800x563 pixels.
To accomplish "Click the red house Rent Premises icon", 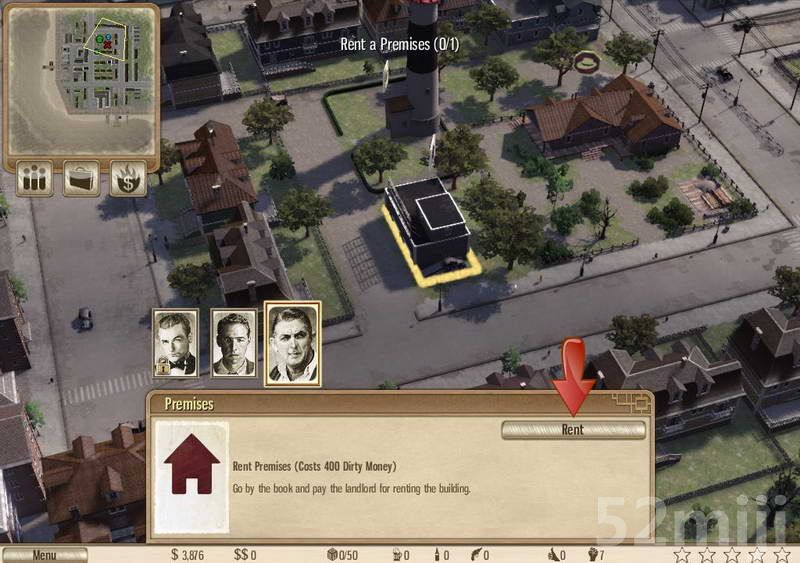I will point(191,474).
